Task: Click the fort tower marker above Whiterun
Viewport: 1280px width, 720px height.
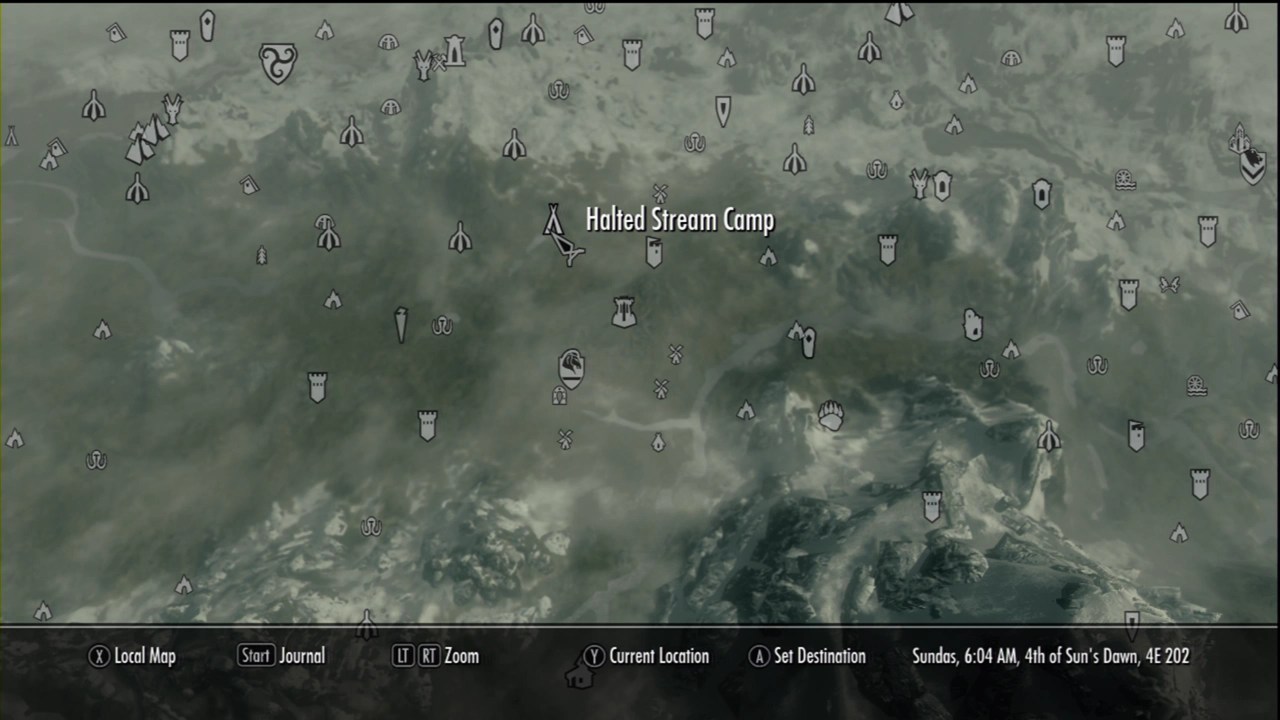Action: click(624, 312)
